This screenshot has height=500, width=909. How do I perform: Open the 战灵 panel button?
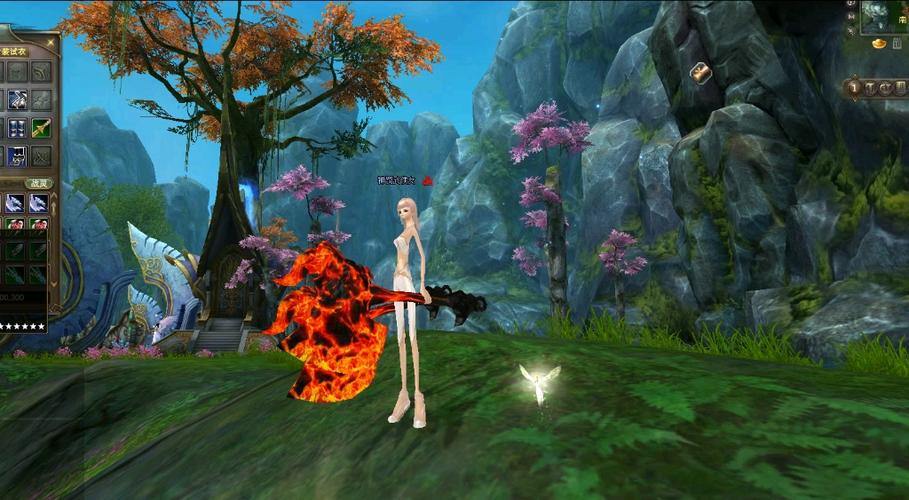(38, 183)
